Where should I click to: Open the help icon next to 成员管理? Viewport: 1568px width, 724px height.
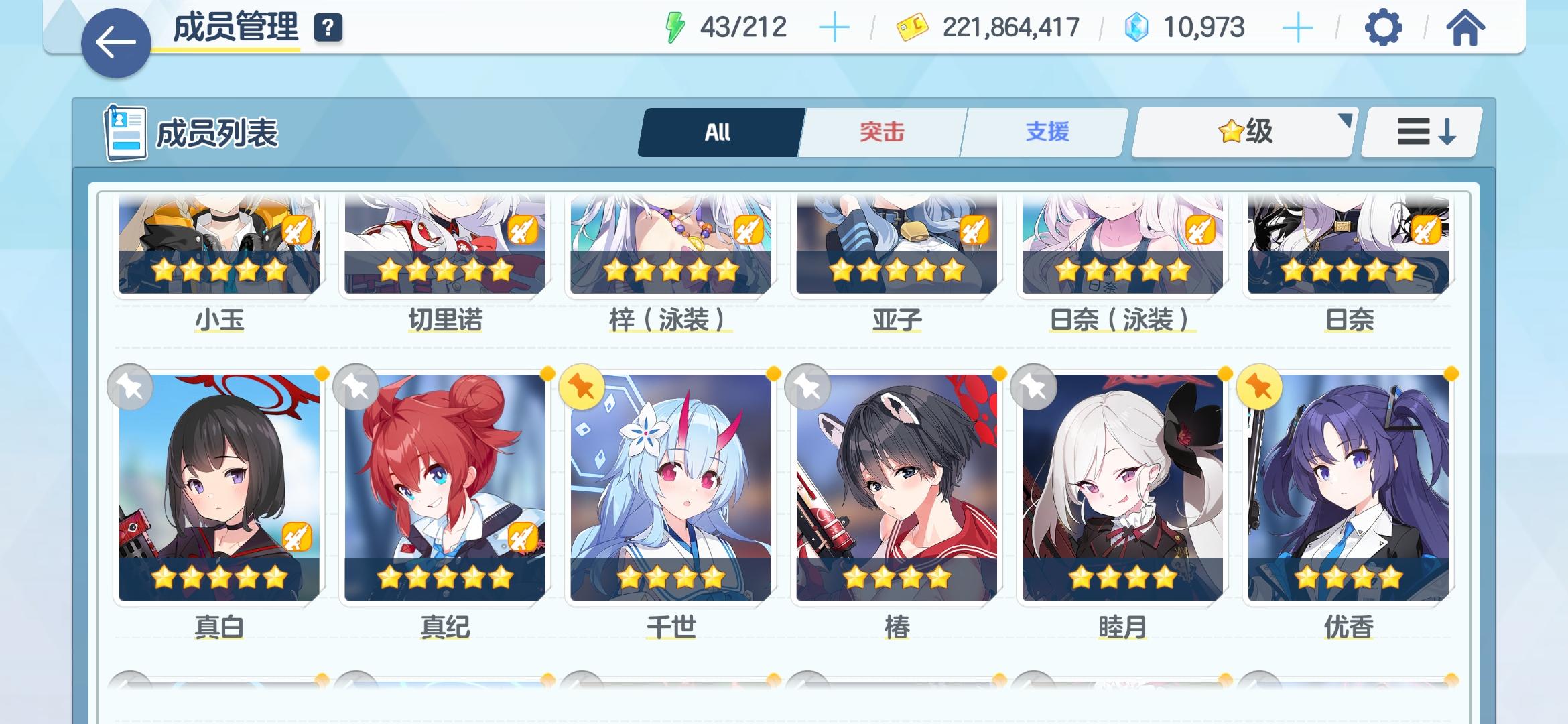(327, 29)
